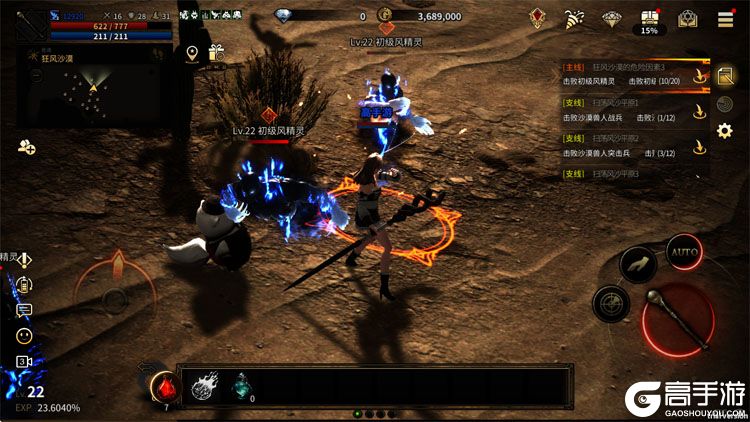Open the settings gear beside the quest list
750x422 pixels.
coord(726,130)
